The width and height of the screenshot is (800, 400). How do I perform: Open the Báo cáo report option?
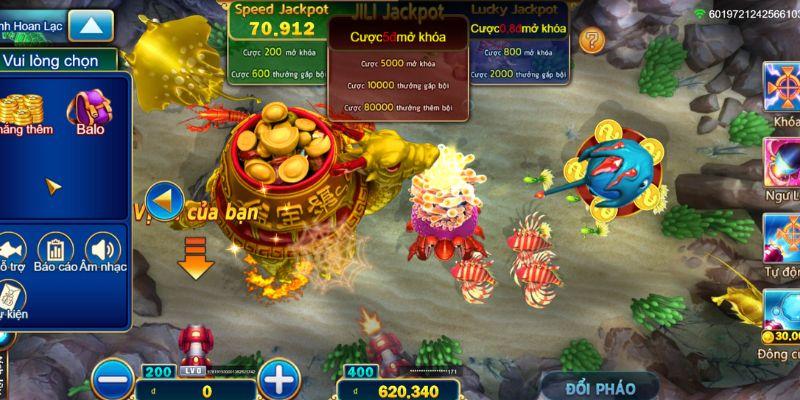point(56,250)
